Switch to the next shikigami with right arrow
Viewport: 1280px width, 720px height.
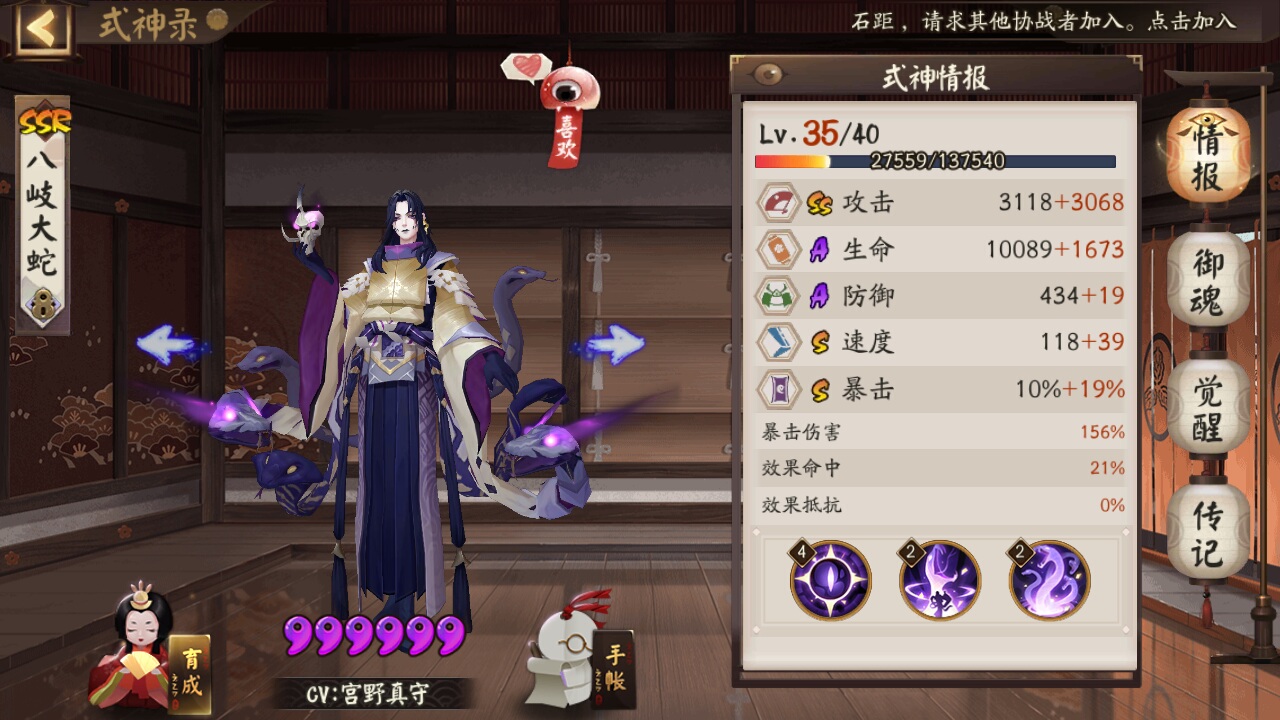click(x=610, y=346)
